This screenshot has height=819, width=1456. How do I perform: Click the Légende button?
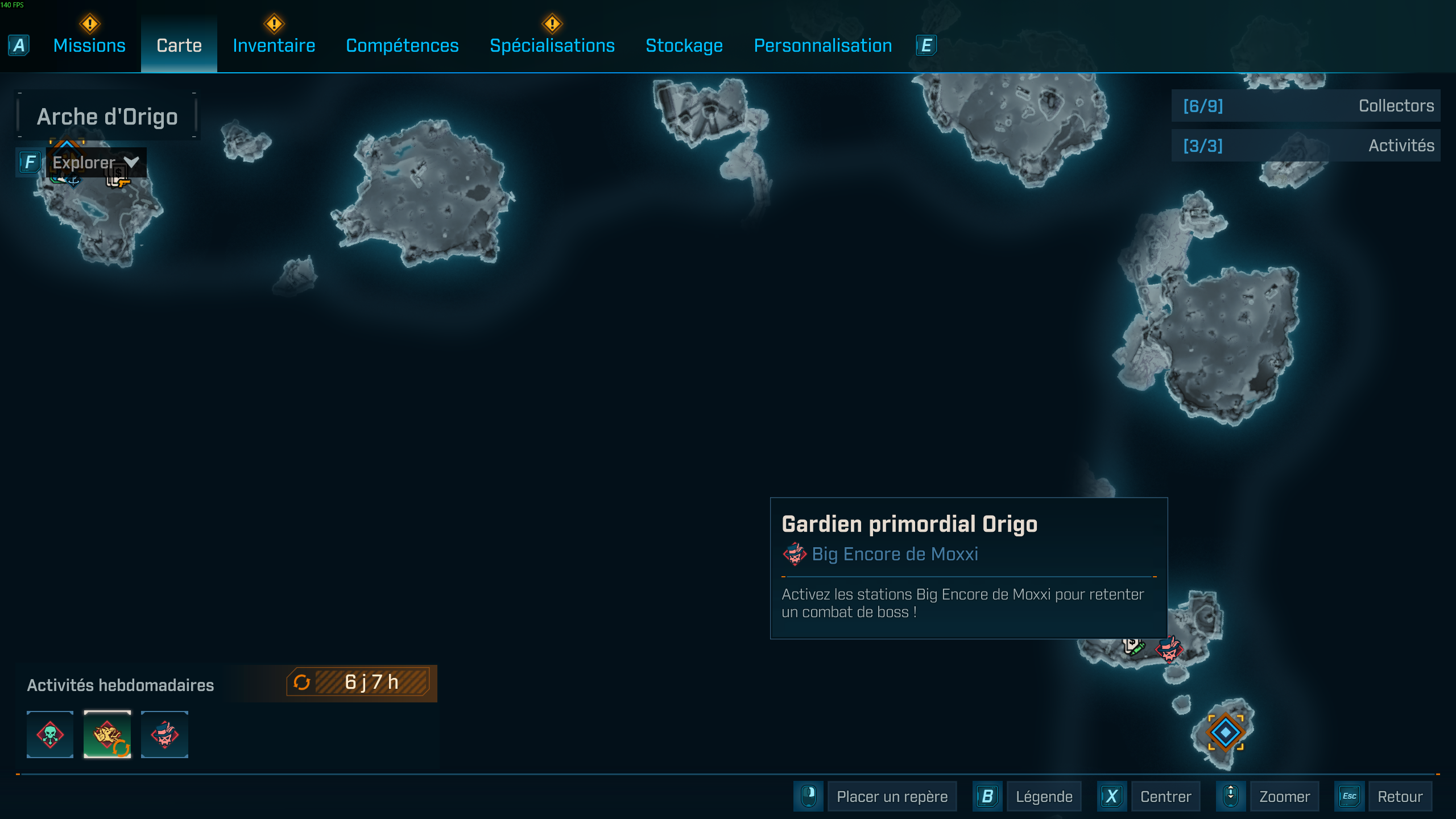pos(1044,796)
